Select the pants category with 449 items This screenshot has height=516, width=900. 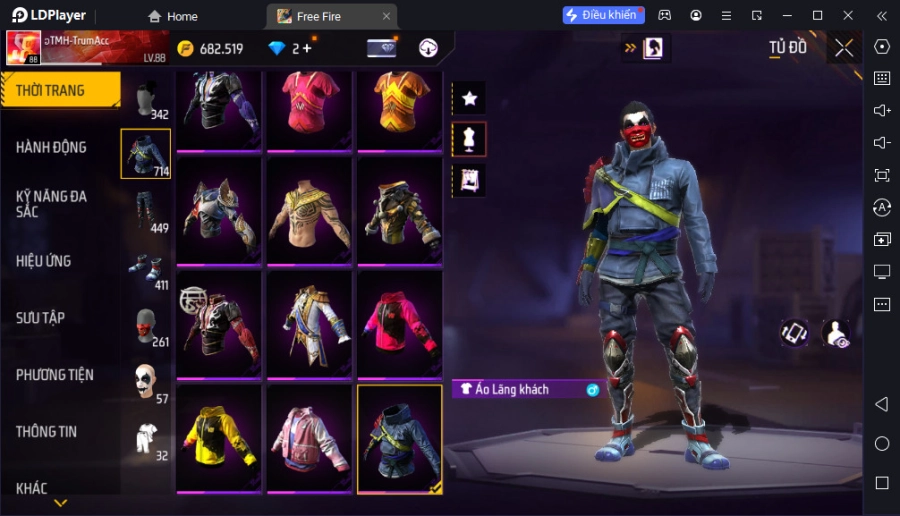[x=146, y=210]
